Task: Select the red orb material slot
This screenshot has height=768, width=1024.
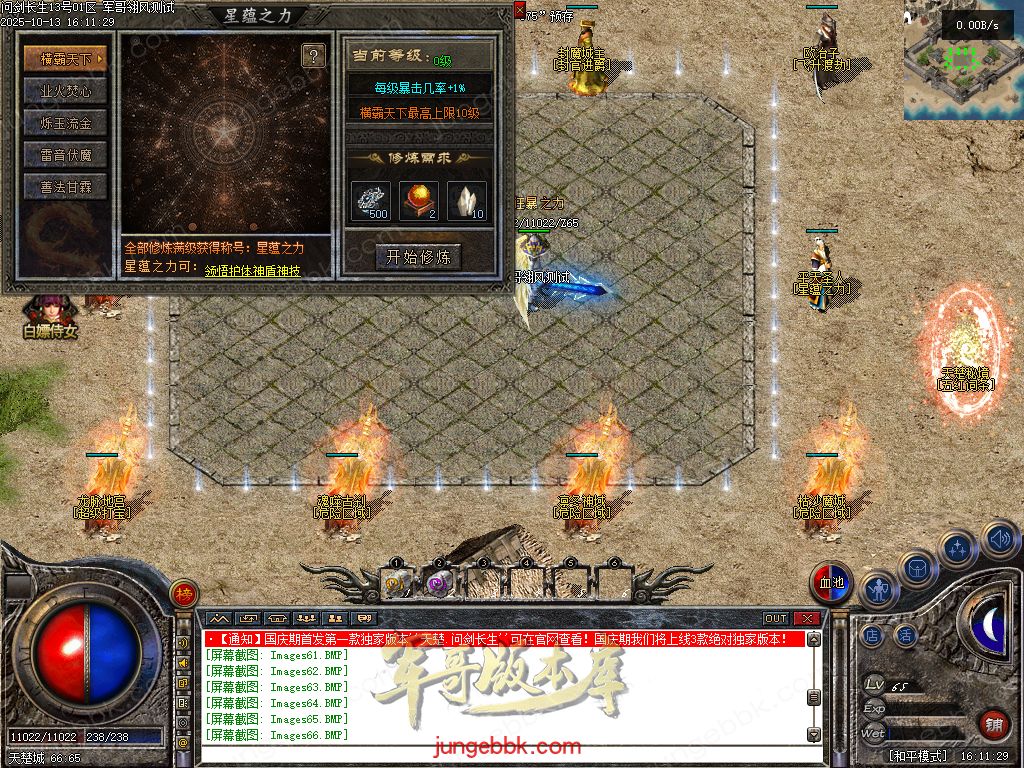Action: pos(419,200)
